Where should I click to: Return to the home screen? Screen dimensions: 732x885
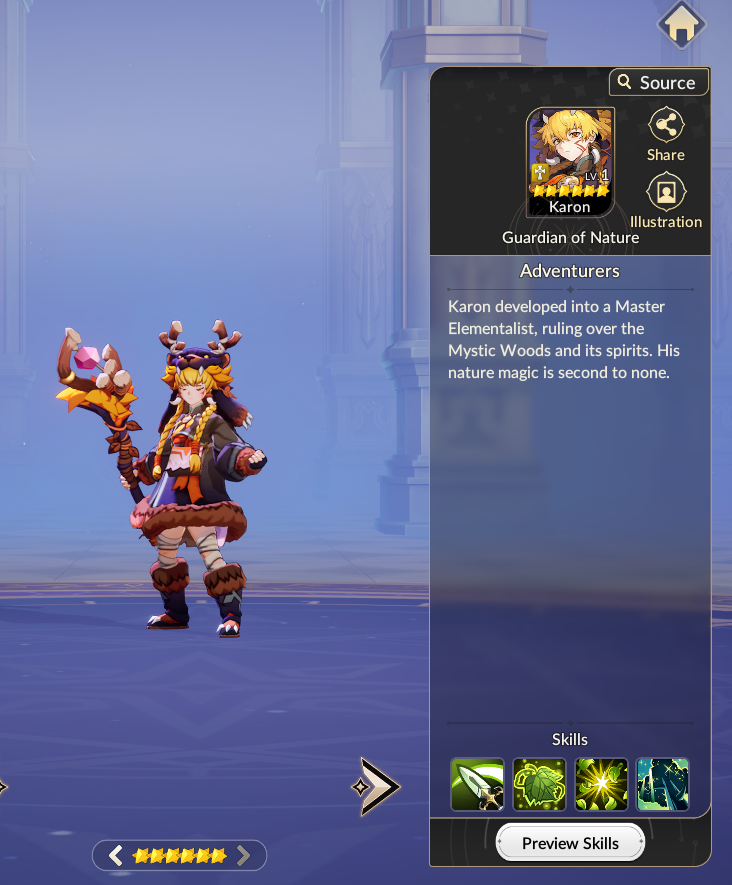pos(681,25)
